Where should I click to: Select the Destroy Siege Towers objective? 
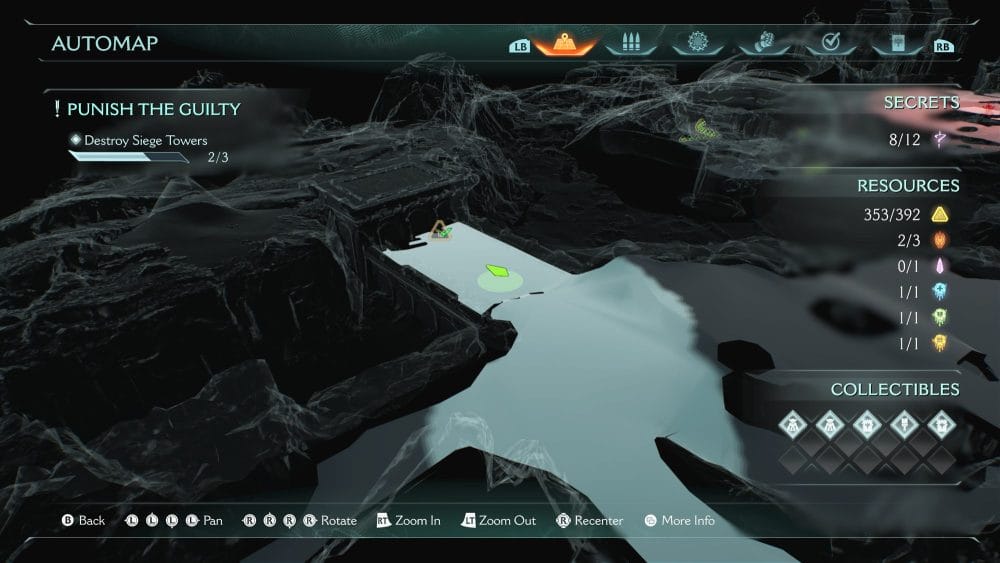pyautogui.click(x=145, y=141)
